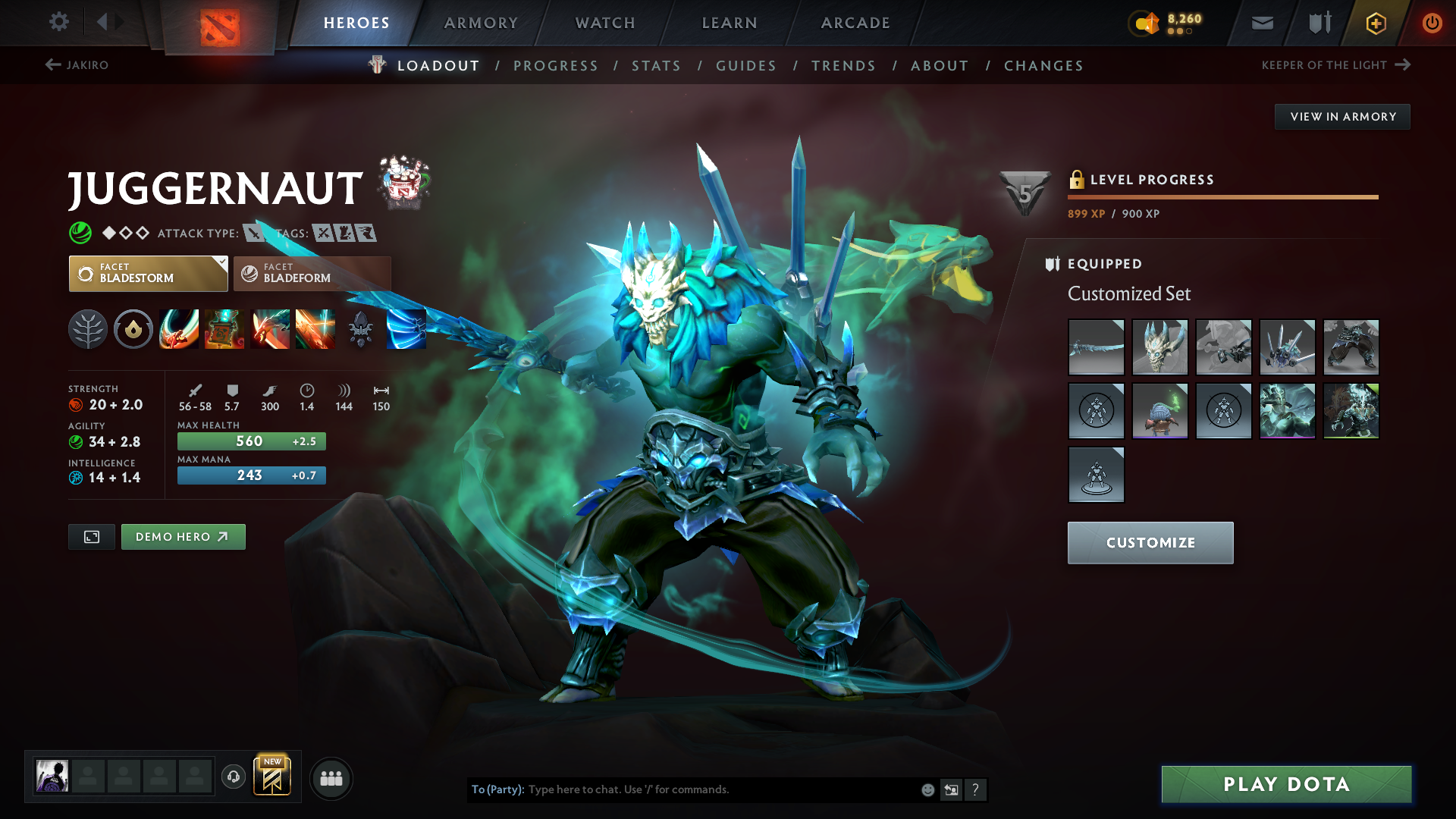Screen dimensions: 1456x819
Task: Click the hero's innate ability icon
Action: point(133,329)
